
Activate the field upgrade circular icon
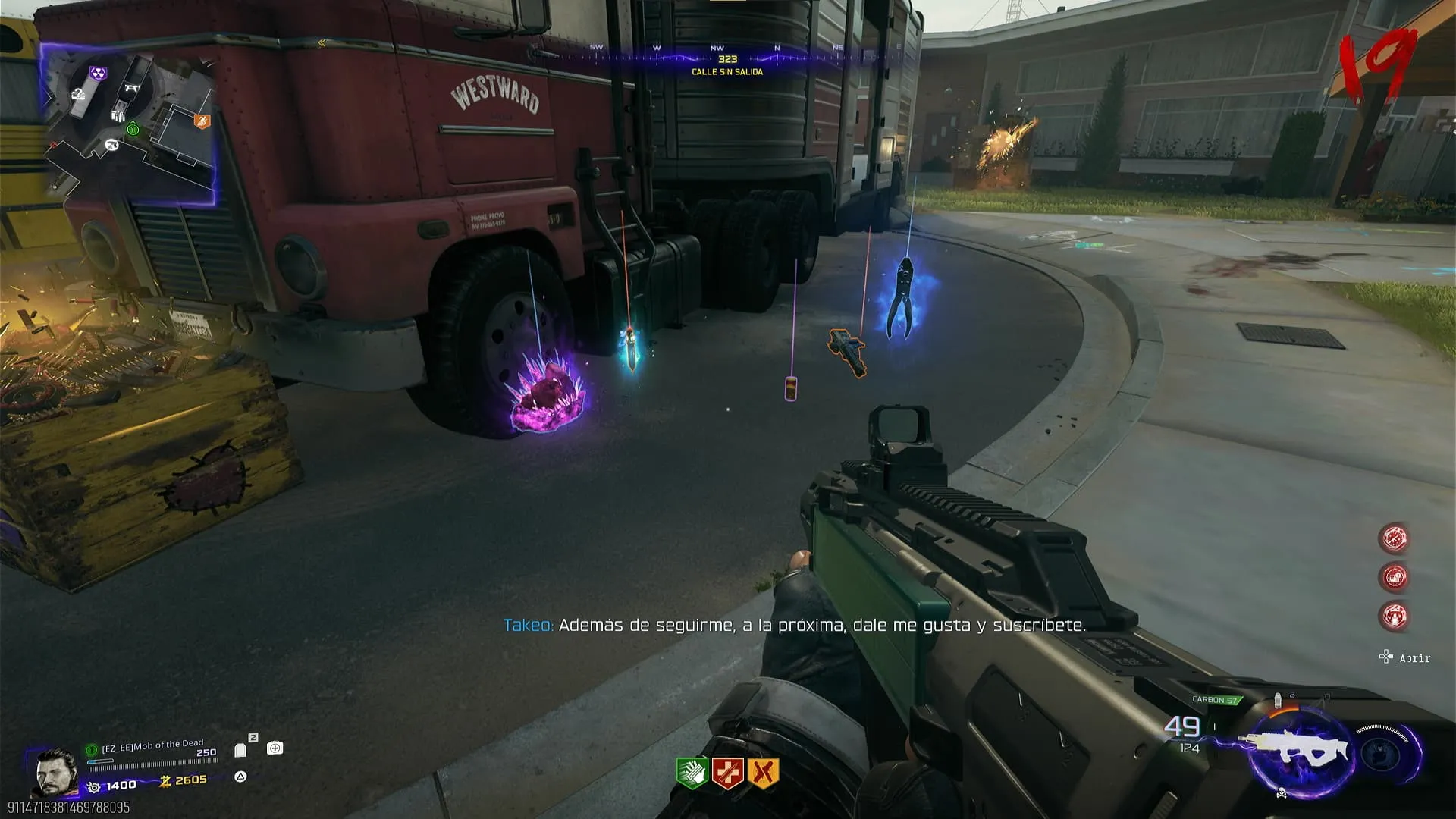click(x=1382, y=752)
